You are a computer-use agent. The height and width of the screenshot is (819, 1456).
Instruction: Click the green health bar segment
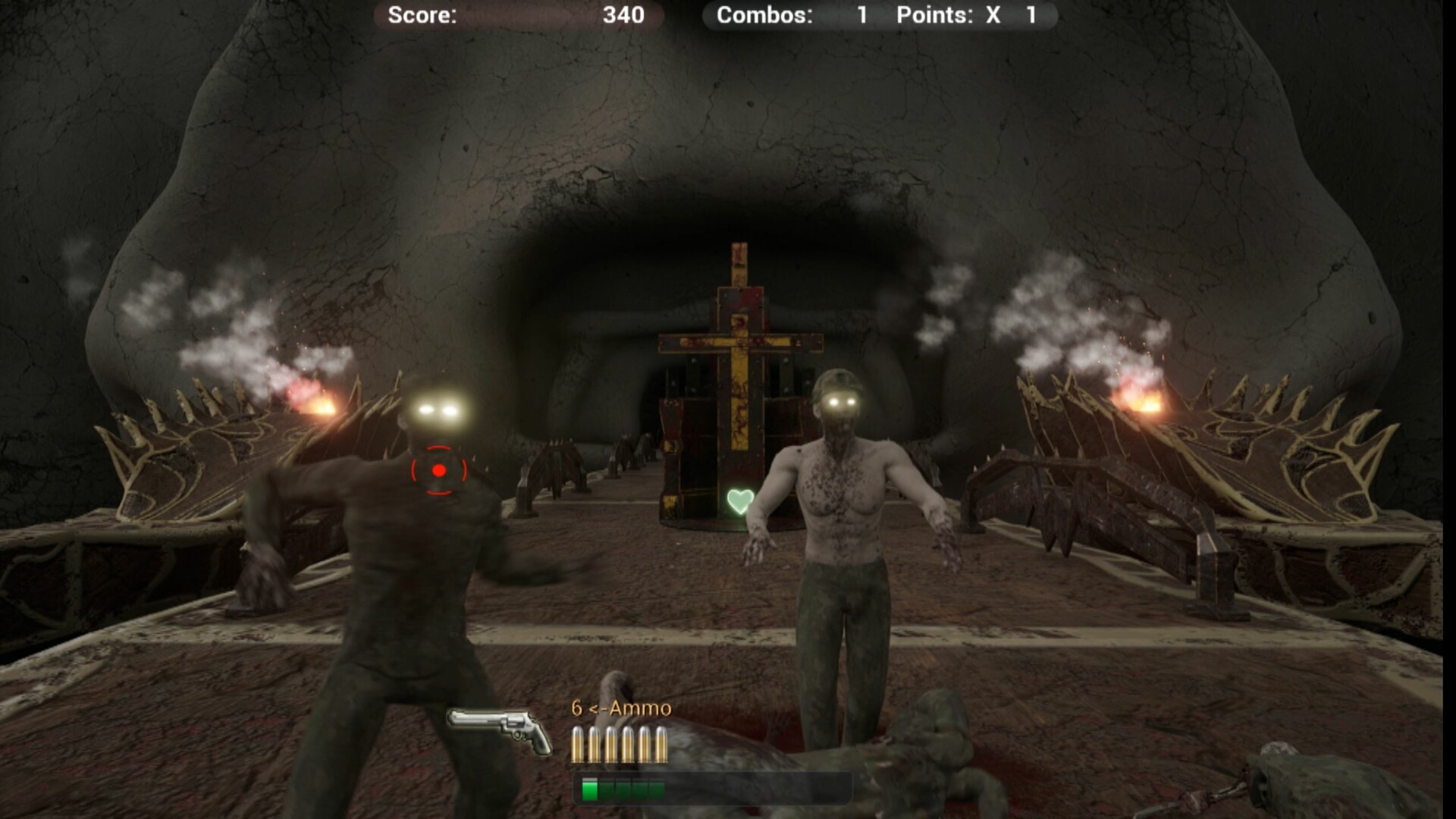(x=588, y=789)
